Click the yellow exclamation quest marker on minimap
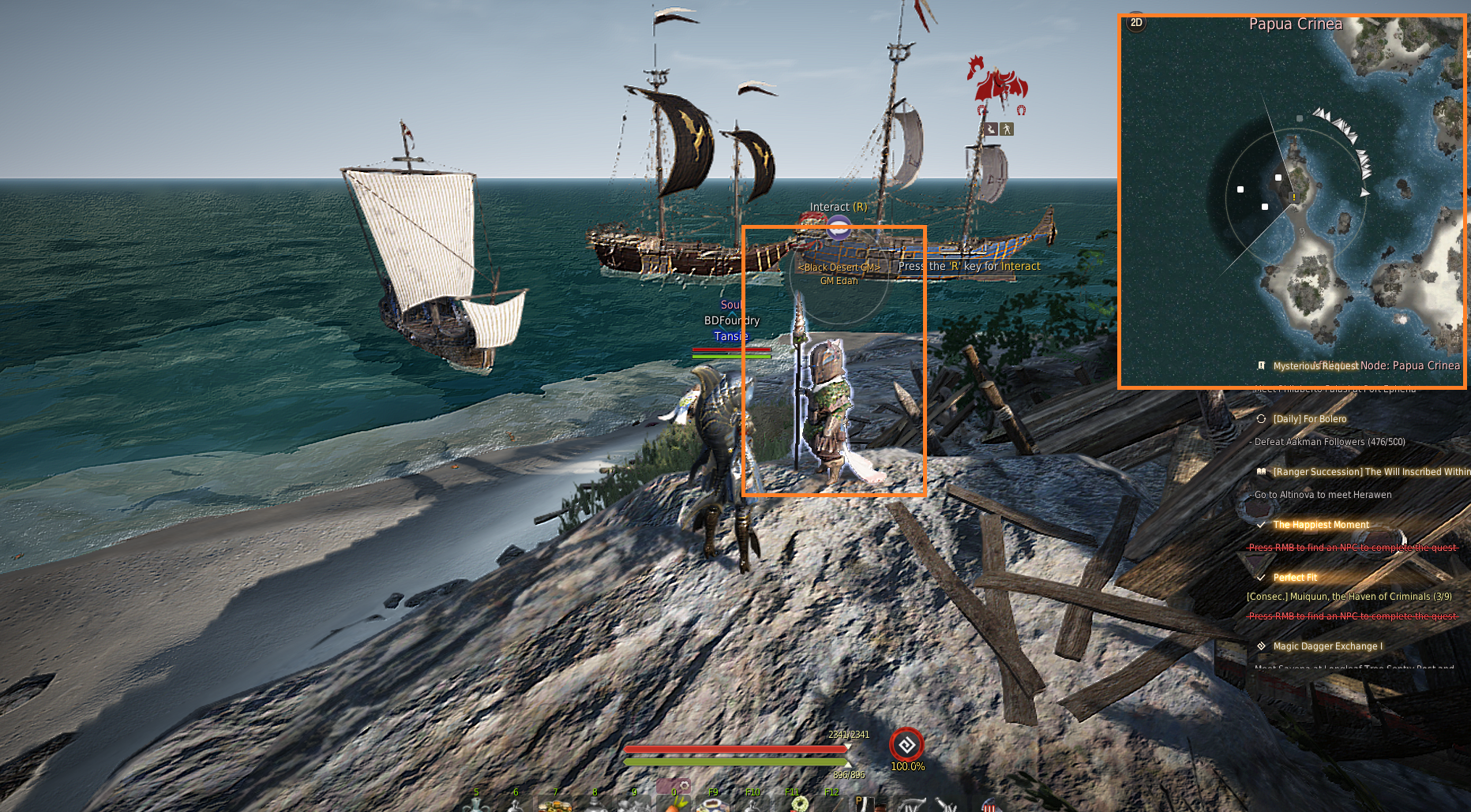 1293,197
